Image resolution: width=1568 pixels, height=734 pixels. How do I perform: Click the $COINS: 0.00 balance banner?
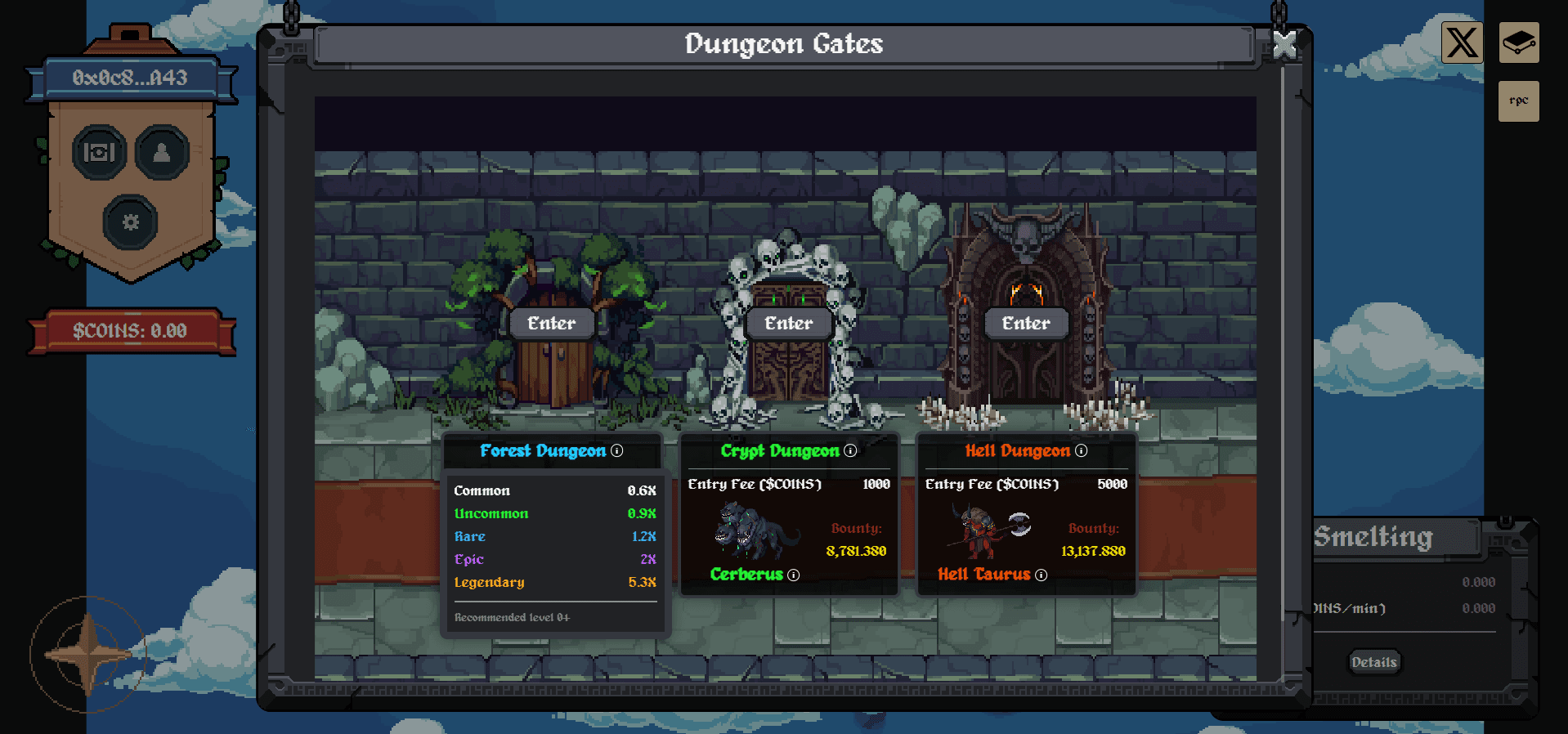(132, 330)
